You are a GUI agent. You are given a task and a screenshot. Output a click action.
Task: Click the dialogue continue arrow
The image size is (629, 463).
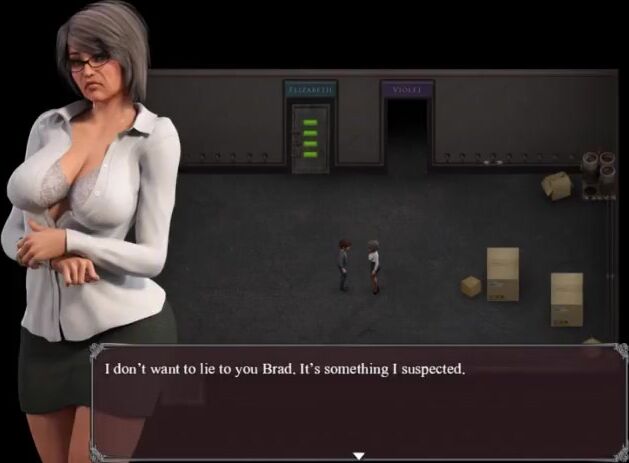coord(358,456)
